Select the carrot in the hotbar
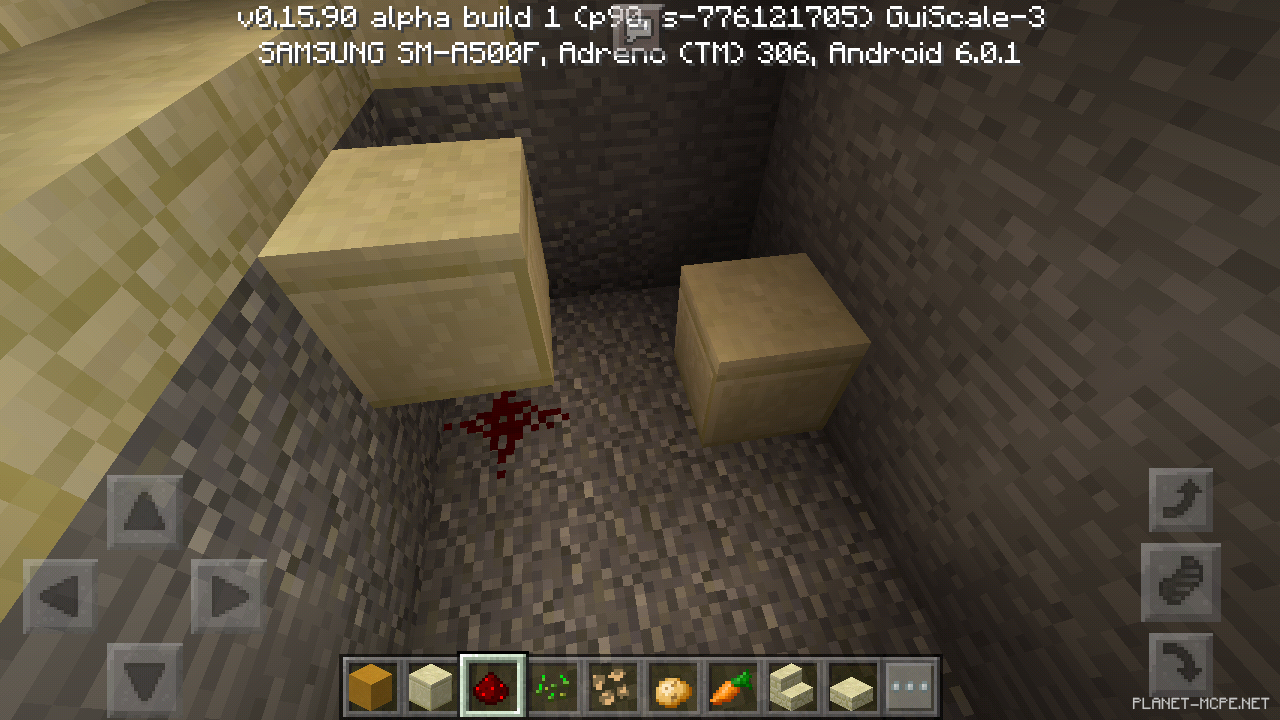1280x720 pixels. [x=732, y=684]
